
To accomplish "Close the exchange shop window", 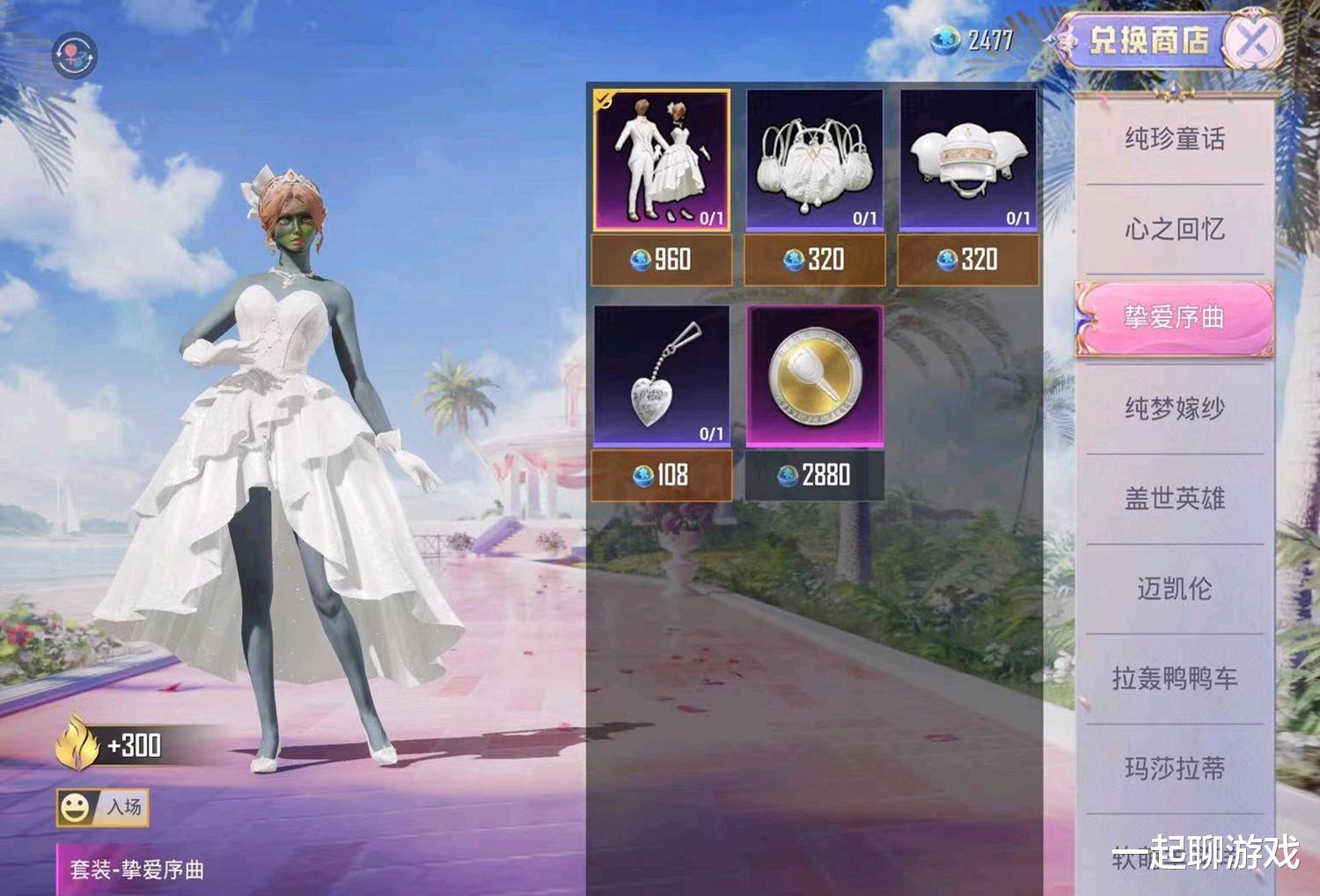I will (1253, 40).
